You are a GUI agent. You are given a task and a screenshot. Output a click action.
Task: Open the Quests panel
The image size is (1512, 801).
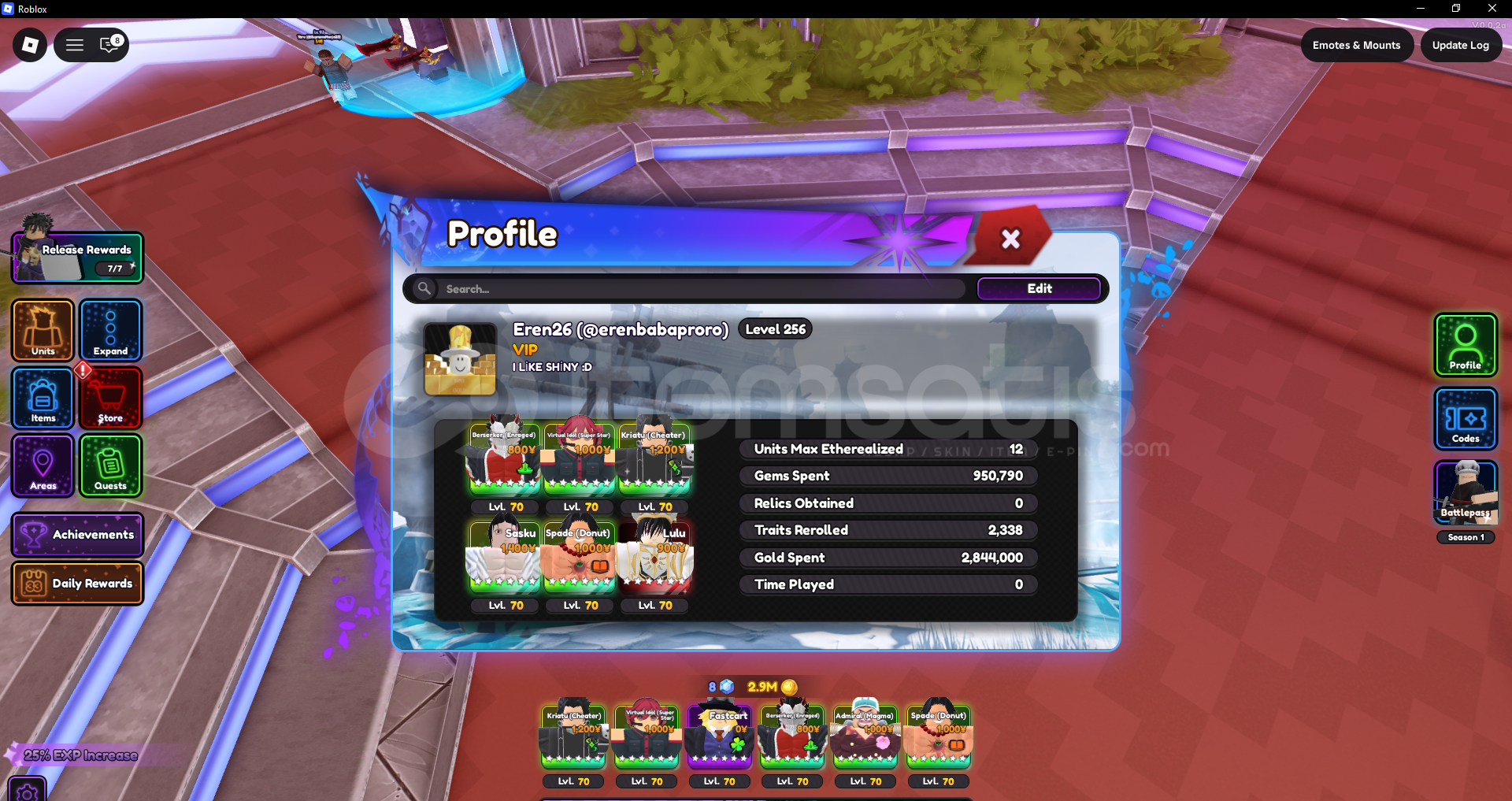[110, 466]
